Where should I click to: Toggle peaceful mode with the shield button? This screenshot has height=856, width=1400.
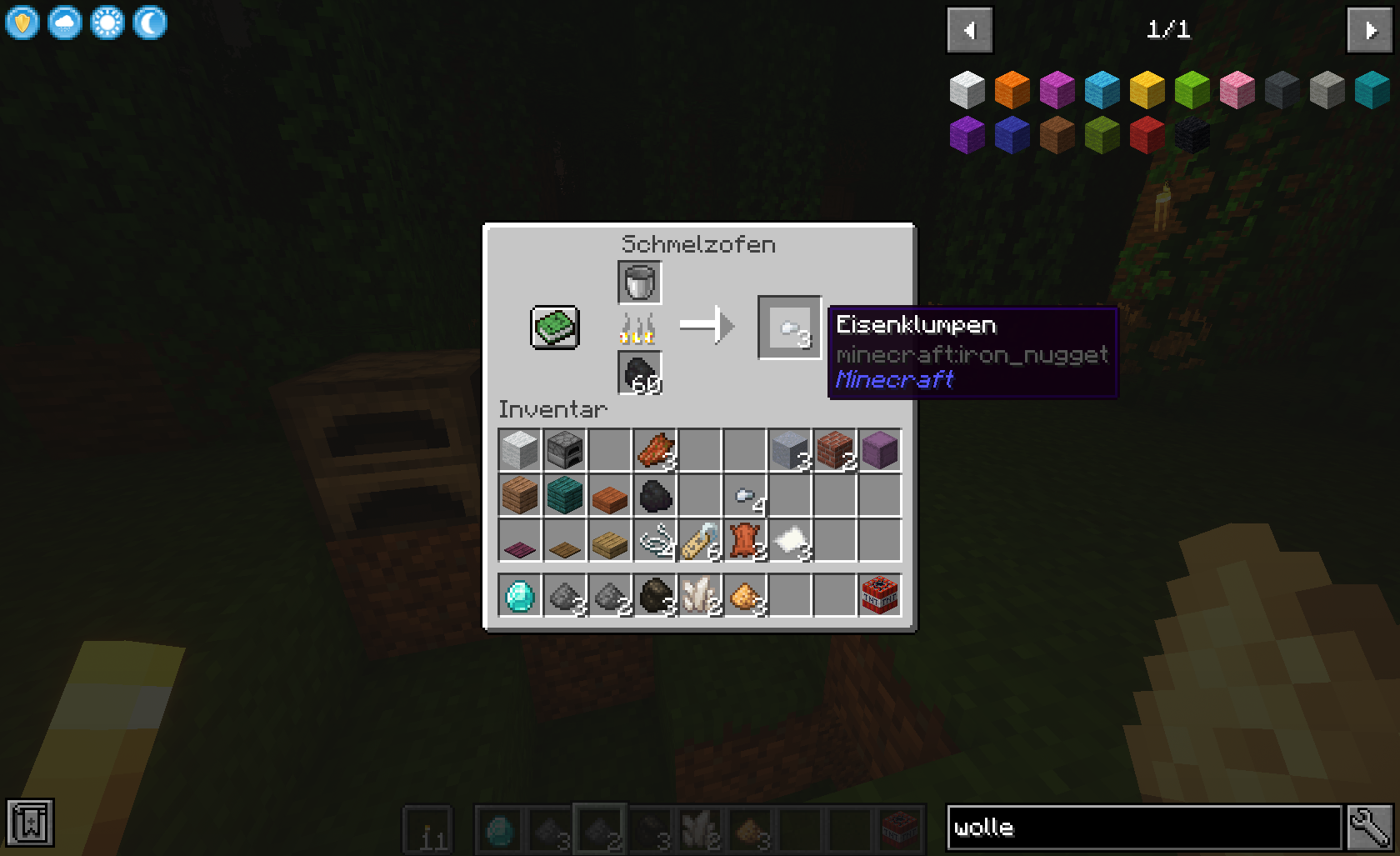tap(22, 23)
